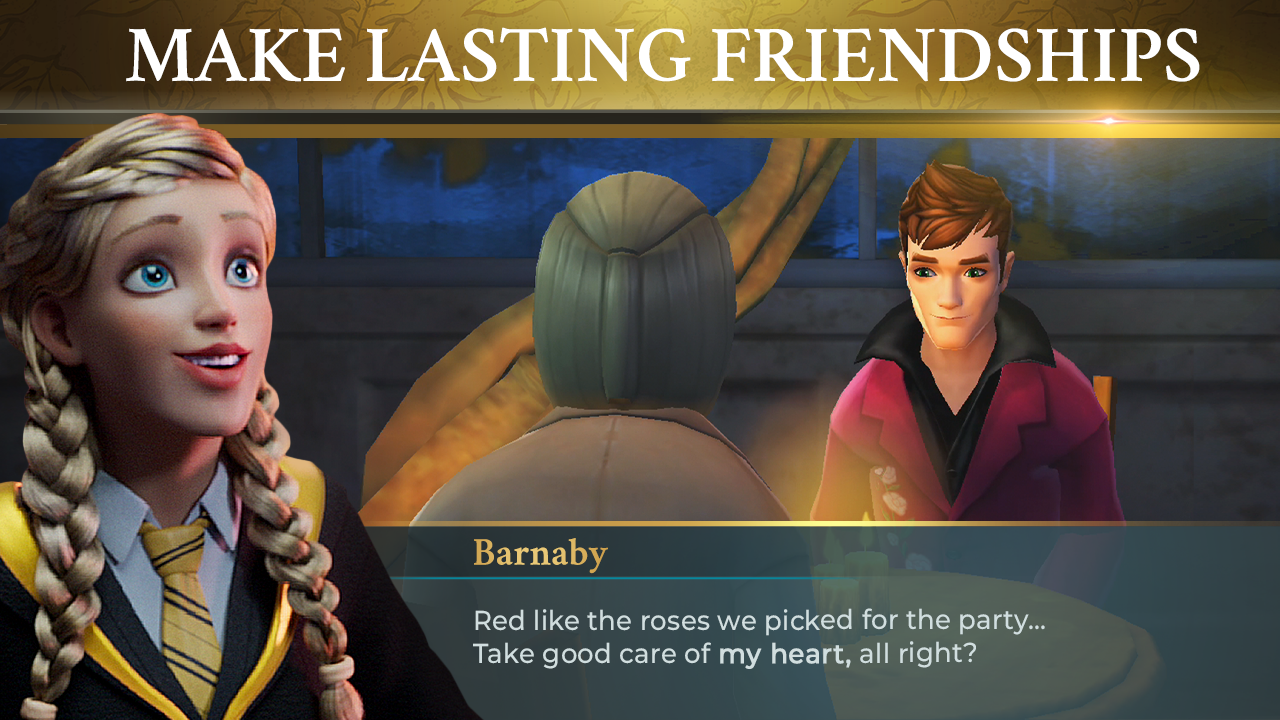
Task: Click the MAKE LASTING FRIENDSHIPS title banner
Action: pyautogui.click(x=640, y=55)
